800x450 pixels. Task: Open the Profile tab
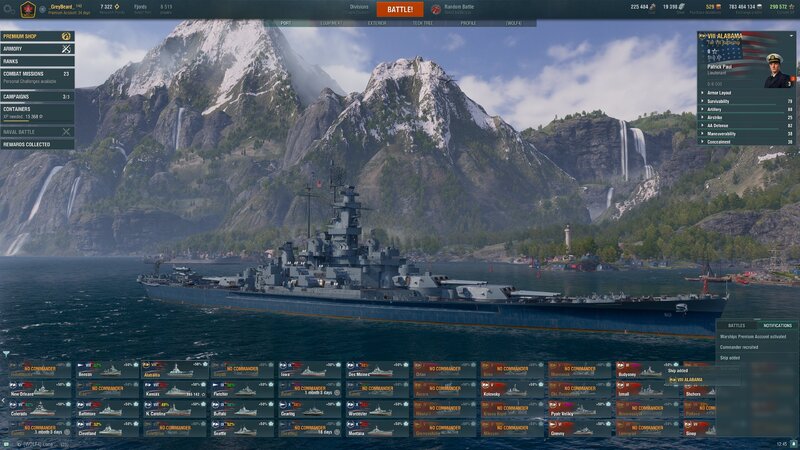click(x=468, y=23)
